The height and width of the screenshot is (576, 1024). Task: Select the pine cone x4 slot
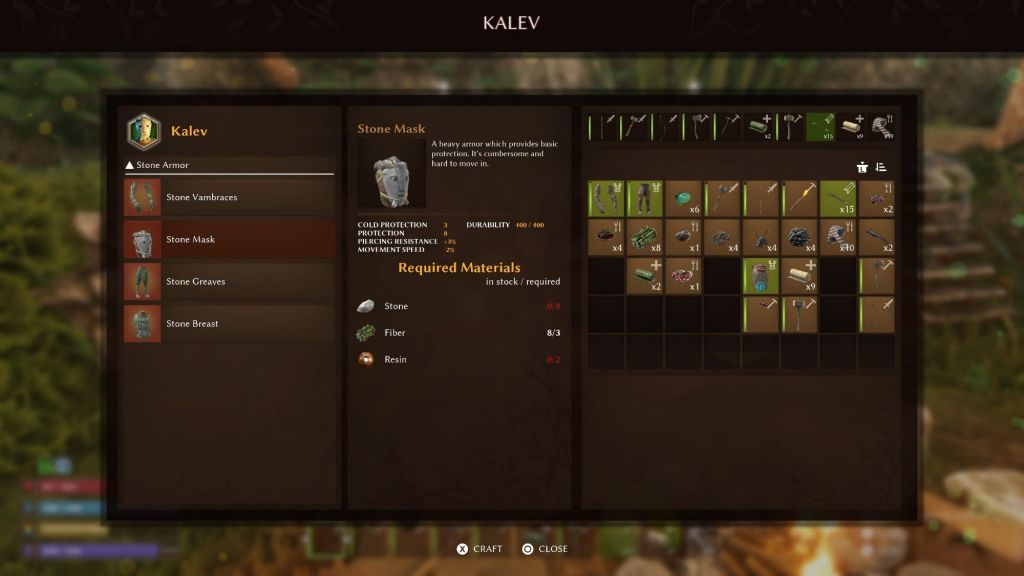[800, 237]
